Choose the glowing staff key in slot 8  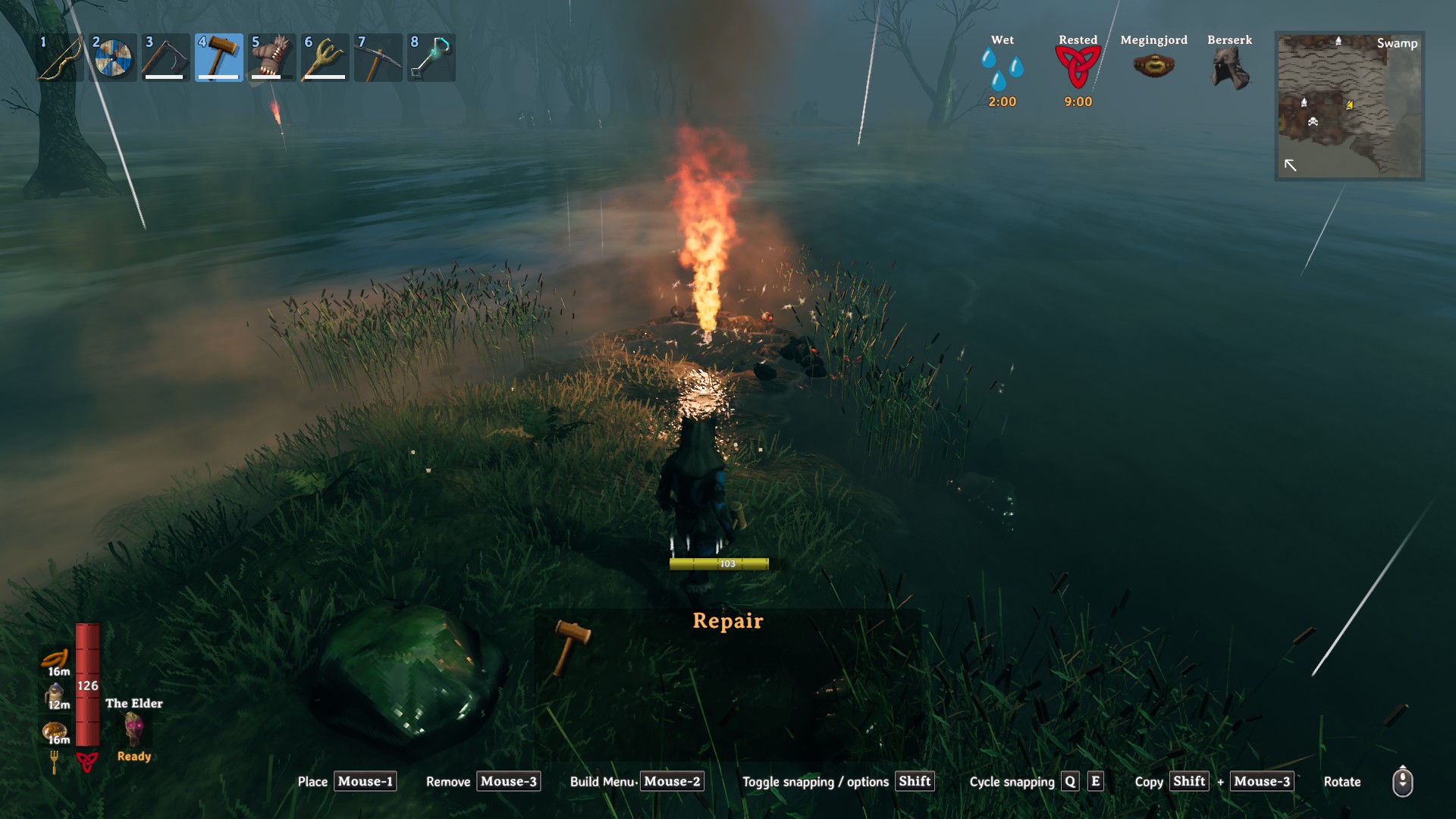click(431, 58)
